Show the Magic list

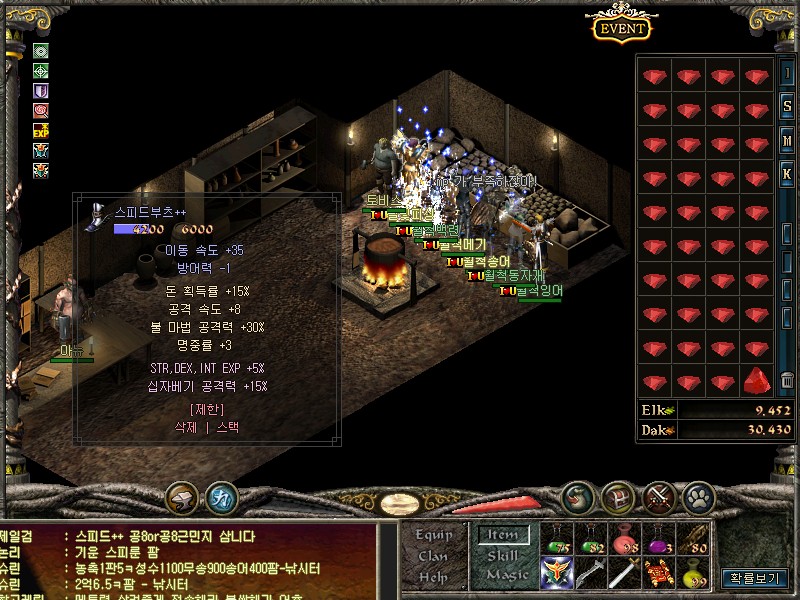(506, 575)
